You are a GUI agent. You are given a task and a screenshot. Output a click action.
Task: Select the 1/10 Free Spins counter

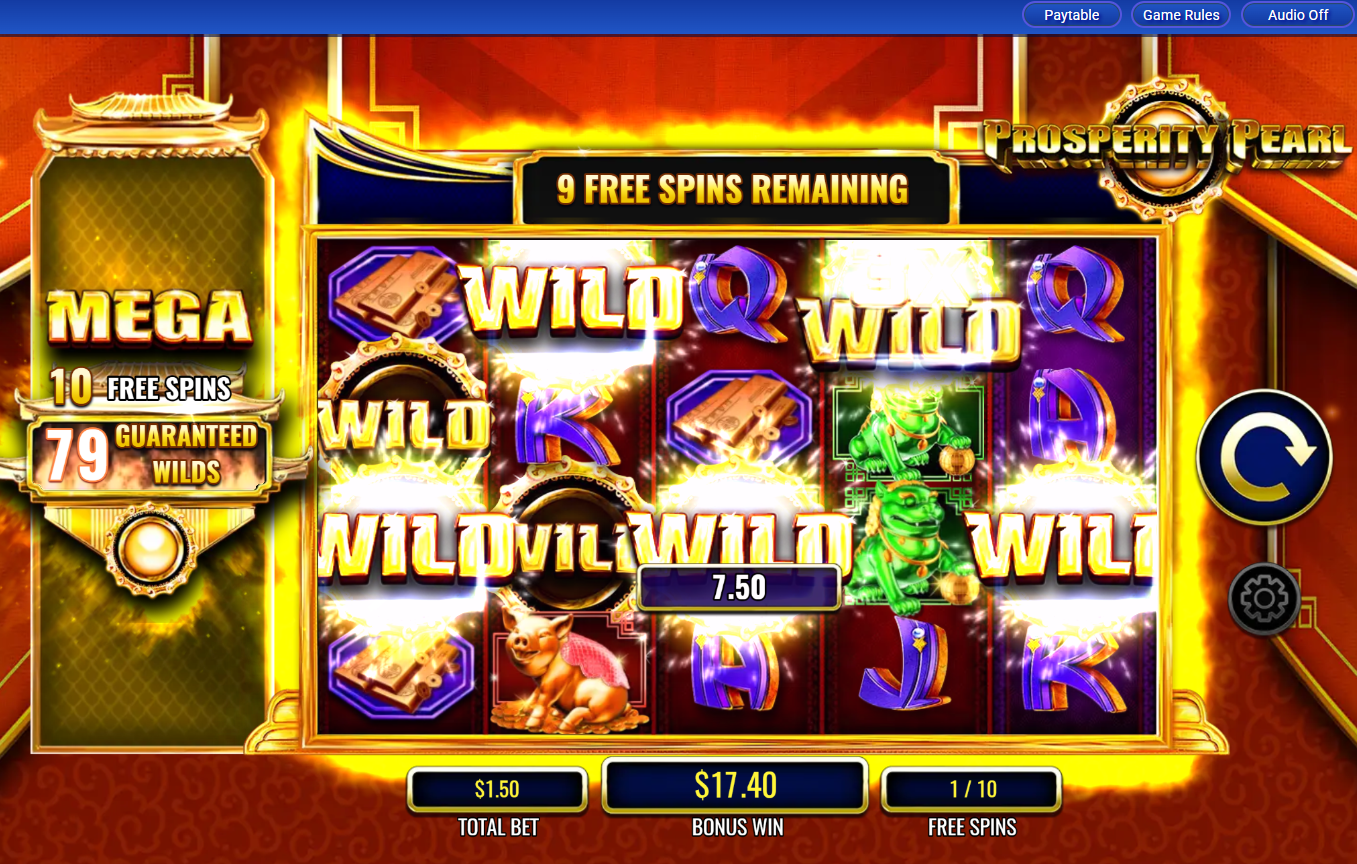coord(973,789)
